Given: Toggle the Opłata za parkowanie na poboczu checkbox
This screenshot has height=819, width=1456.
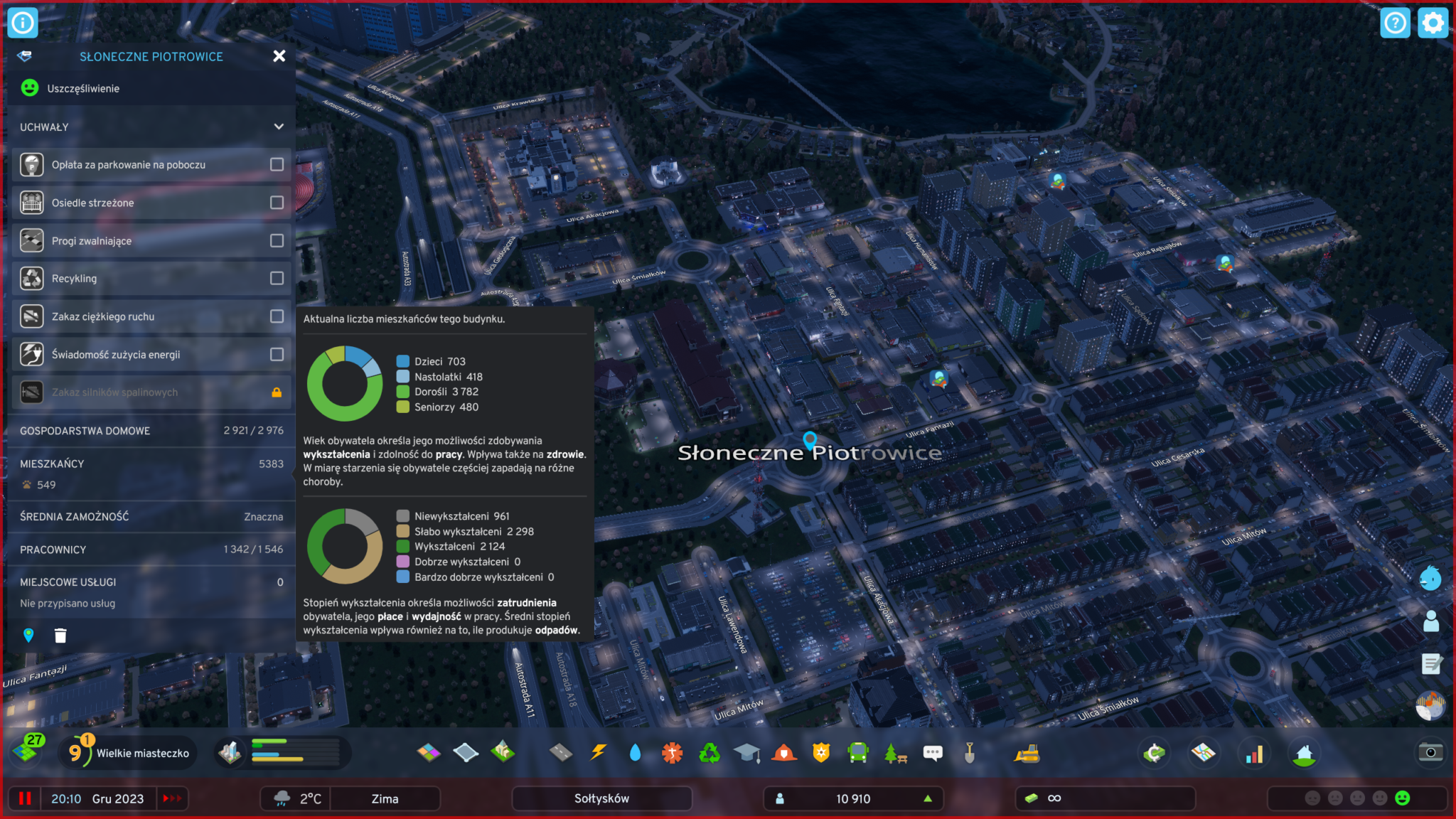Looking at the screenshot, I should [277, 165].
